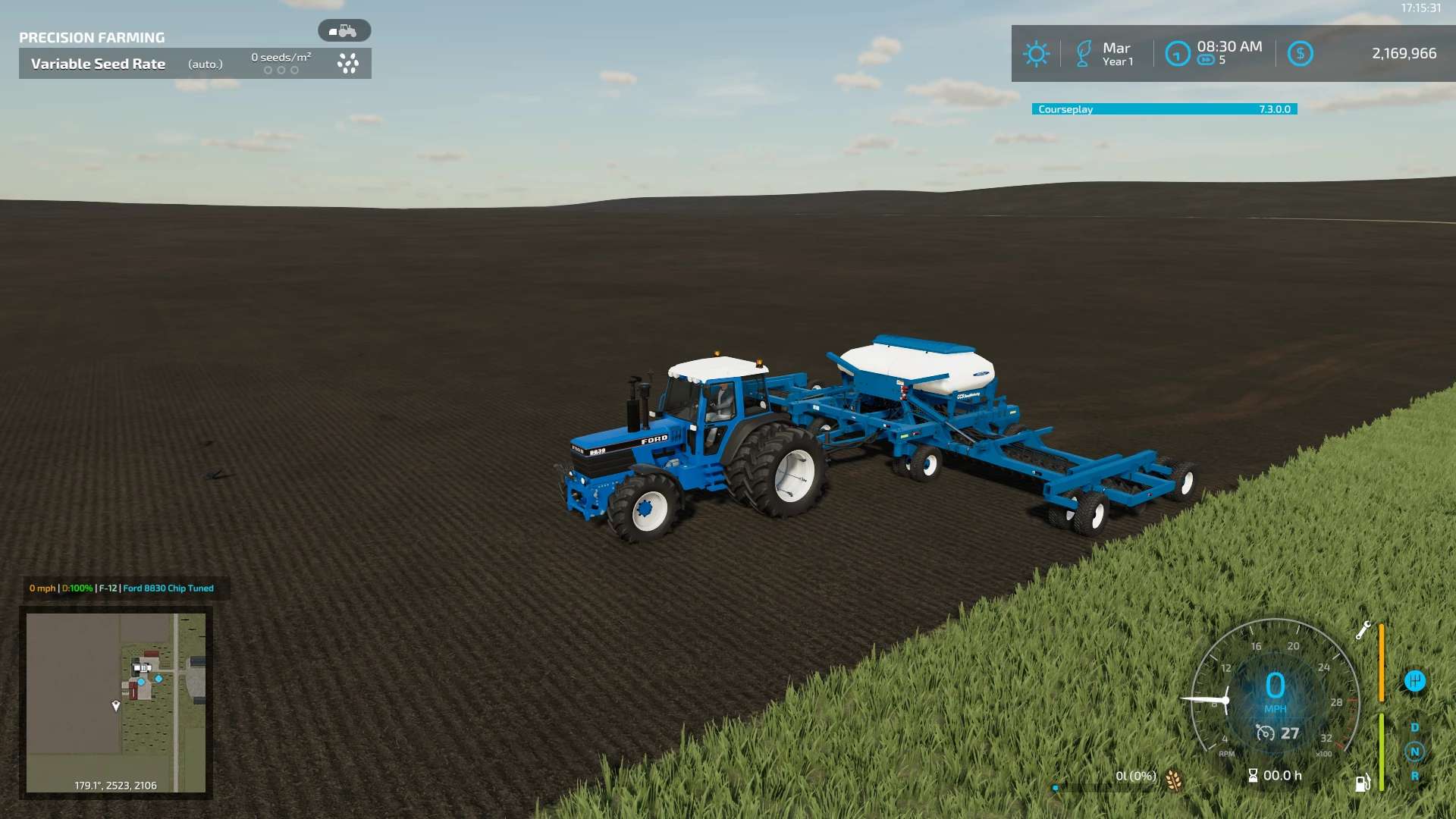Open the dollar finances icon
The width and height of the screenshot is (1456, 819).
(x=1301, y=53)
